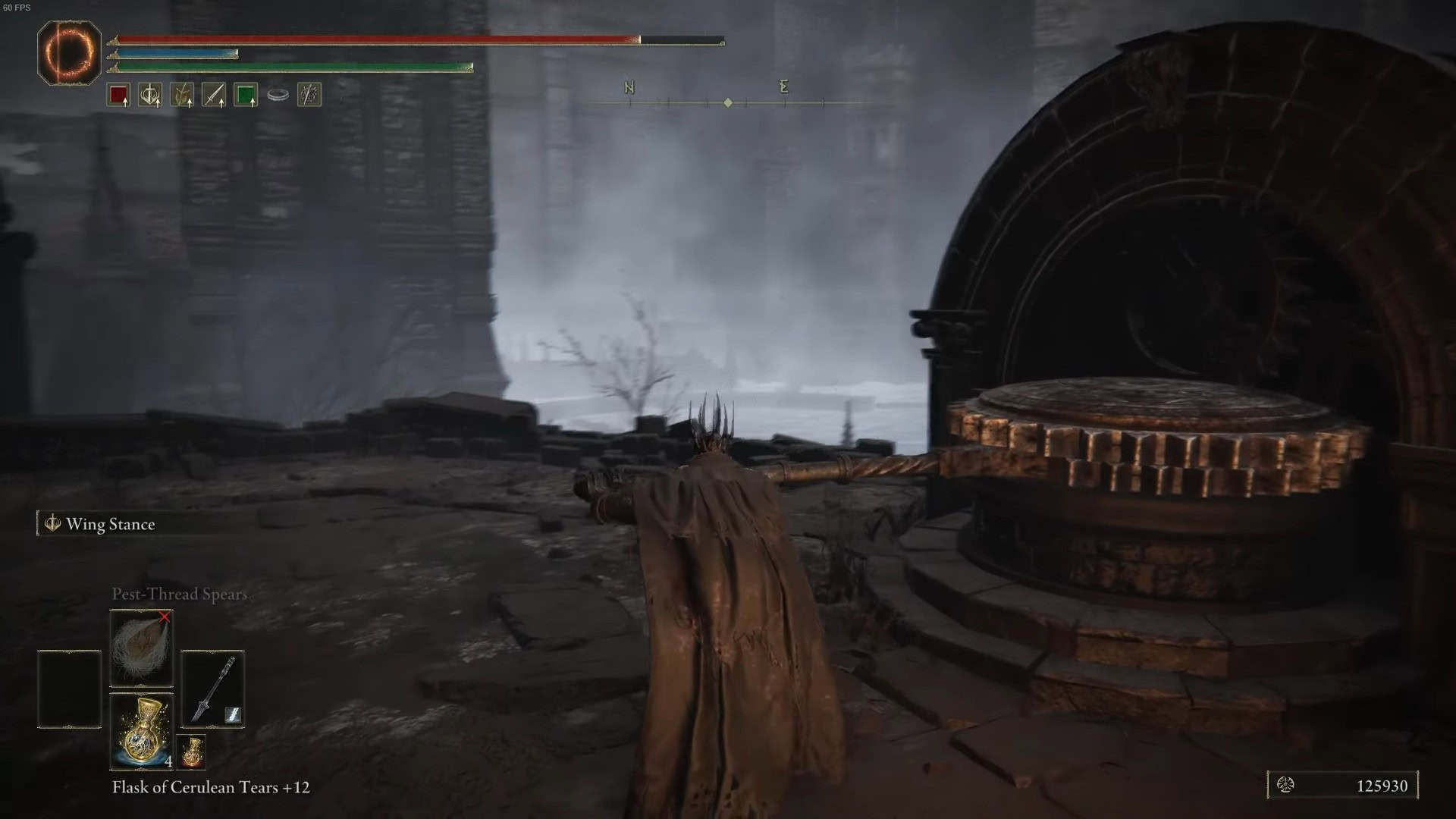Viewport: 1456px width, 819px height.
Task: Click the green square buff status icon
Action: 245,95
